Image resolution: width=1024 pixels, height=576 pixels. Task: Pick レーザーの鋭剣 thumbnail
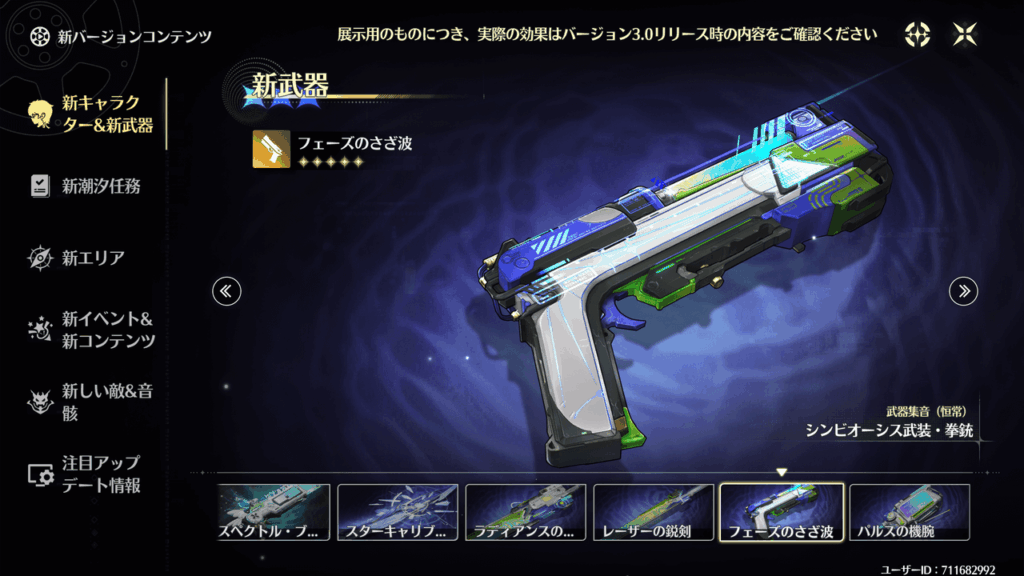pyautogui.click(x=653, y=512)
